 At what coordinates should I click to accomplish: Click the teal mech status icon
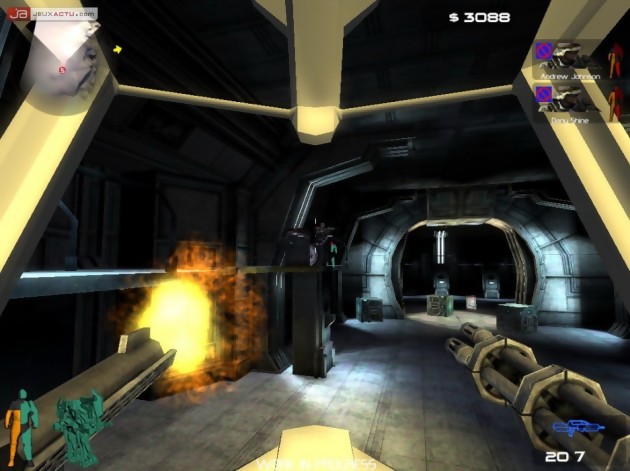click(76, 425)
